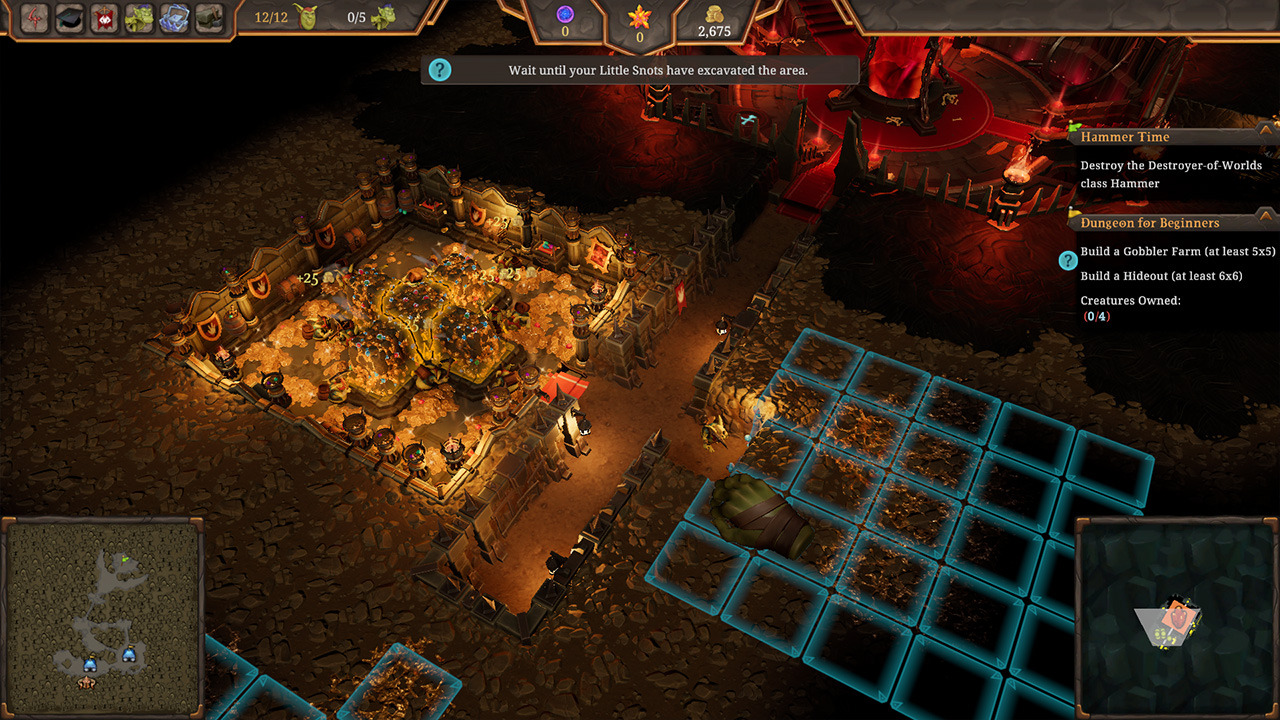Open the graduation cap research menu
1280x720 pixels.
pyautogui.click(x=69, y=18)
